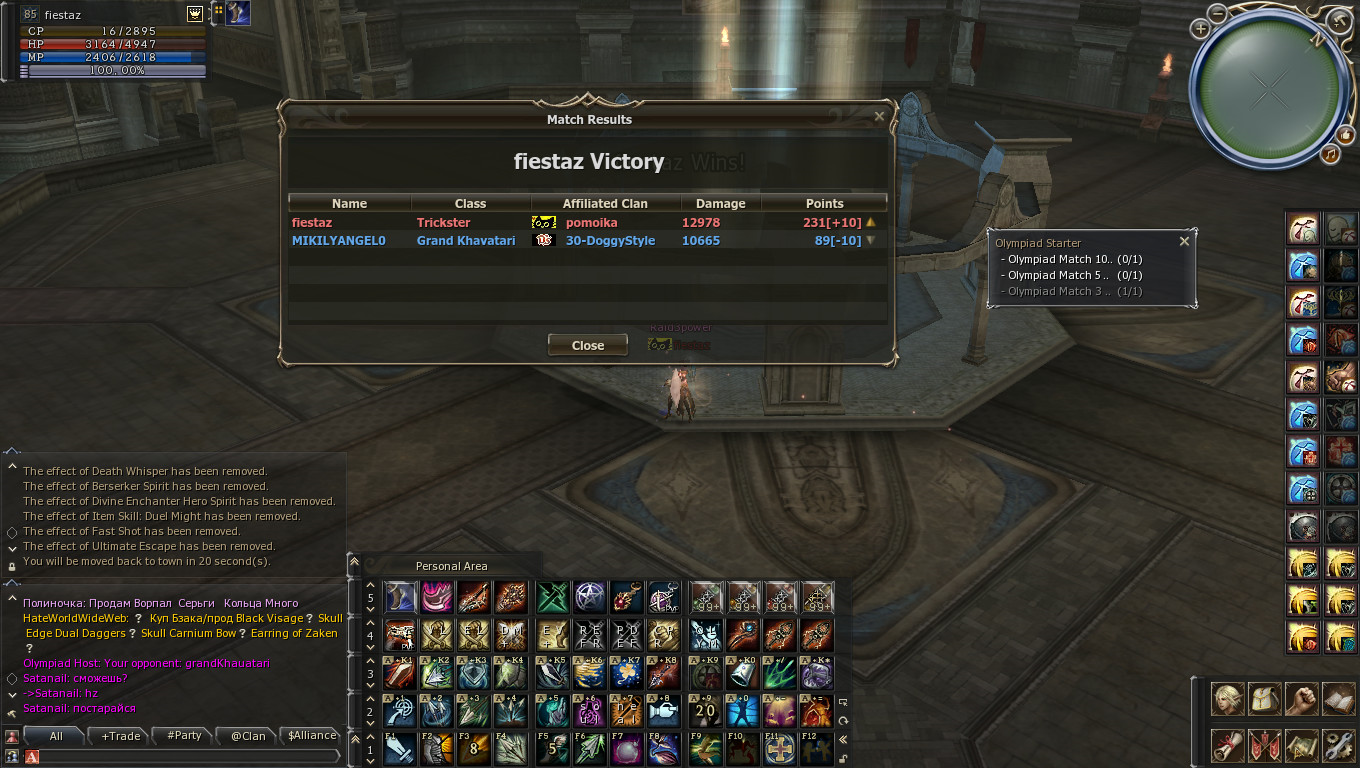Dismiss Match Results via the top-right X

click(879, 117)
